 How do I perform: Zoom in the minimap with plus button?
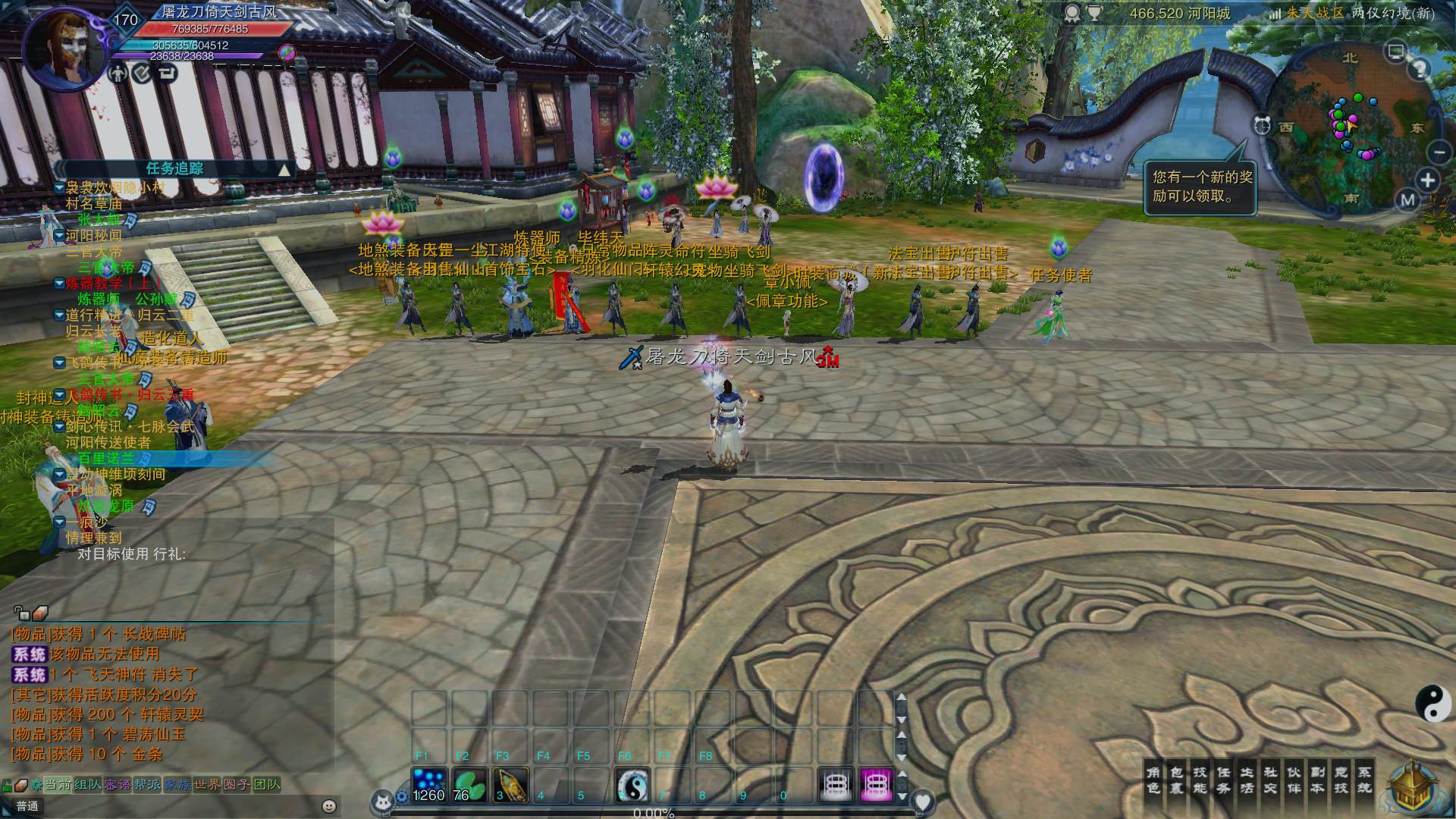pyautogui.click(x=1428, y=180)
